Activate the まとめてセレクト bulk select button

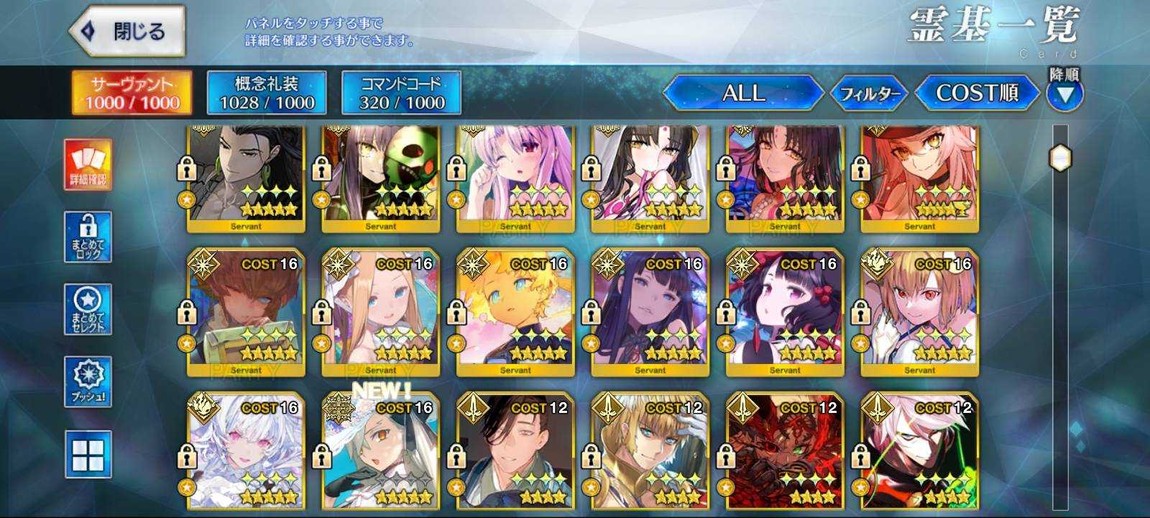point(88,309)
